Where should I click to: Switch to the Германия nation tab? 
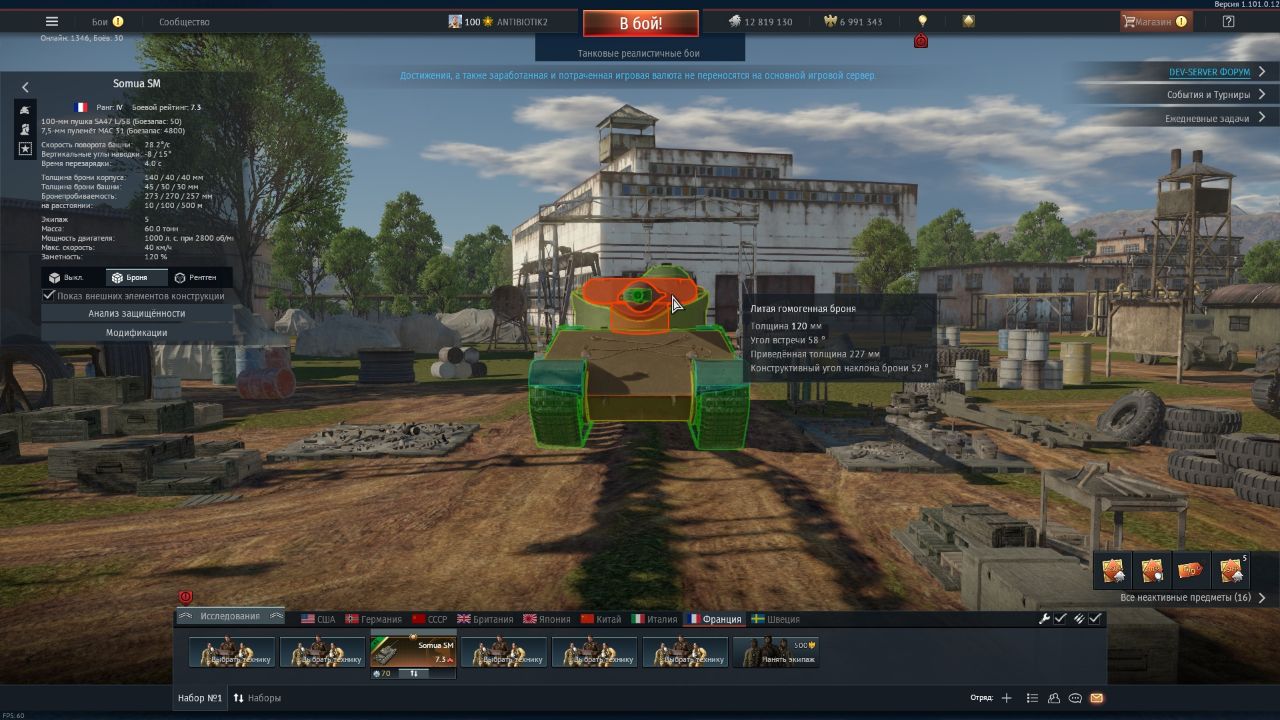point(373,619)
